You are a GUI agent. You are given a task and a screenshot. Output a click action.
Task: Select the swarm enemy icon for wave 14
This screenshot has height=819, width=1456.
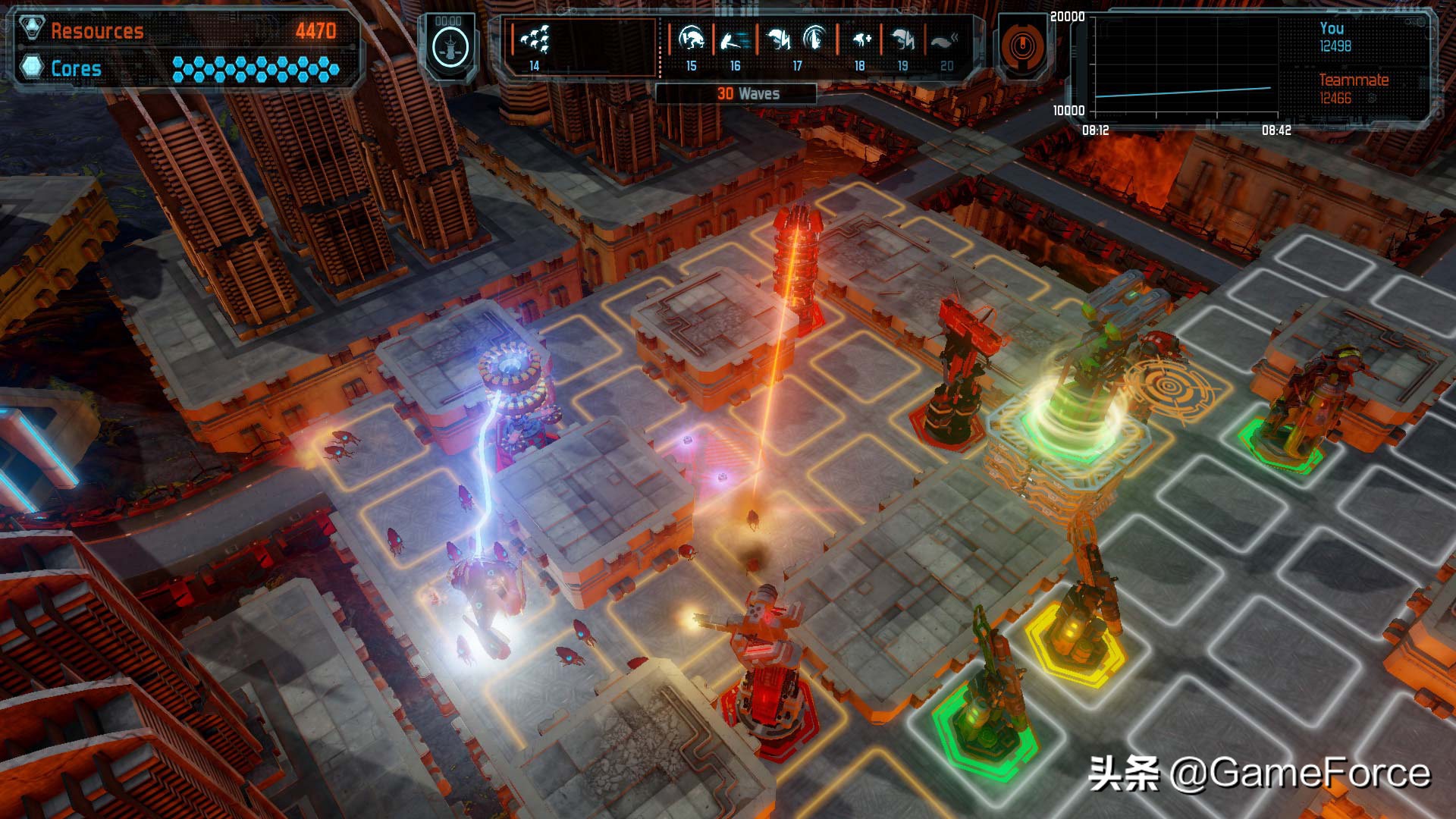point(535,40)
